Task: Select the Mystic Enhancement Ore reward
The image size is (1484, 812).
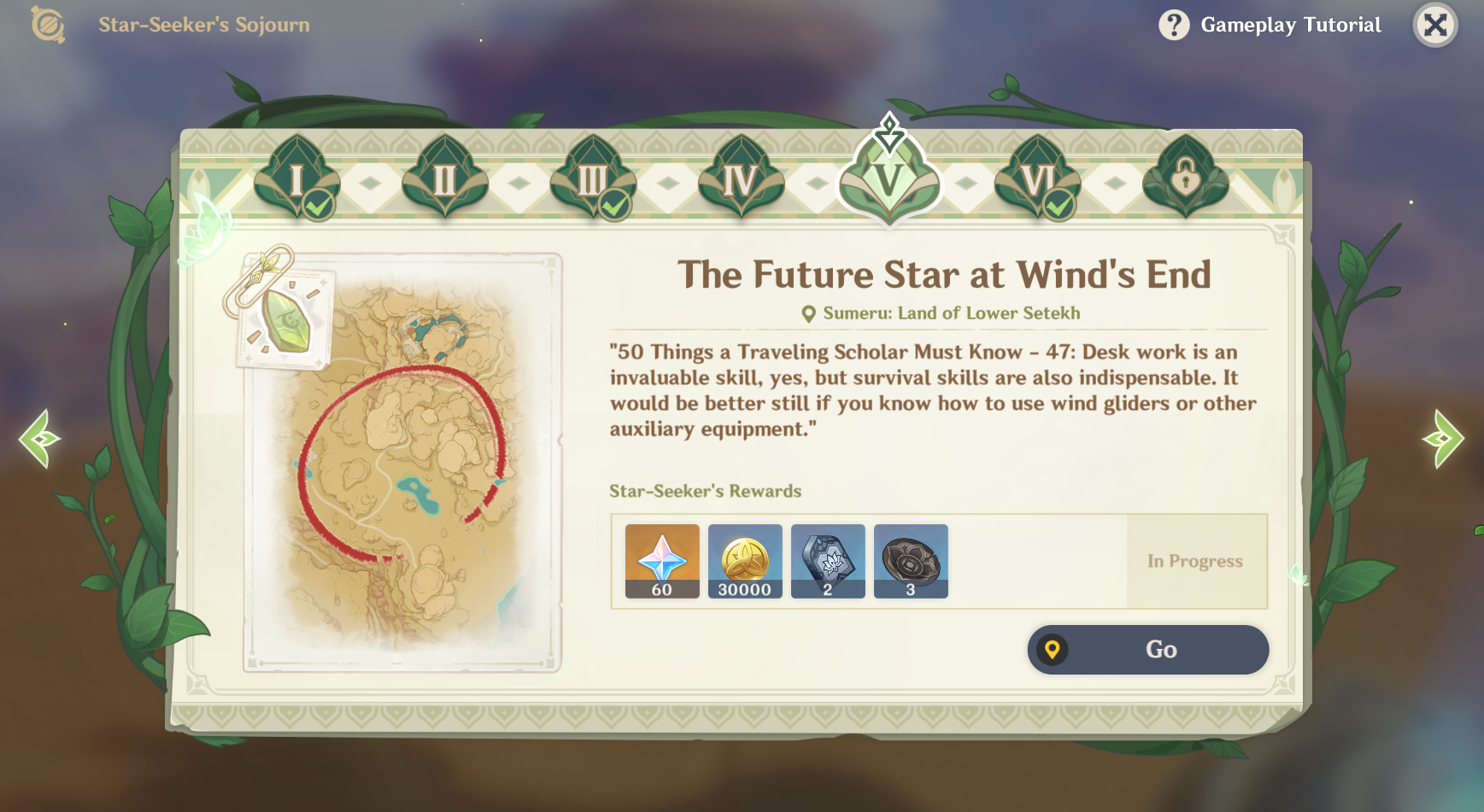Action: (828, 561)
